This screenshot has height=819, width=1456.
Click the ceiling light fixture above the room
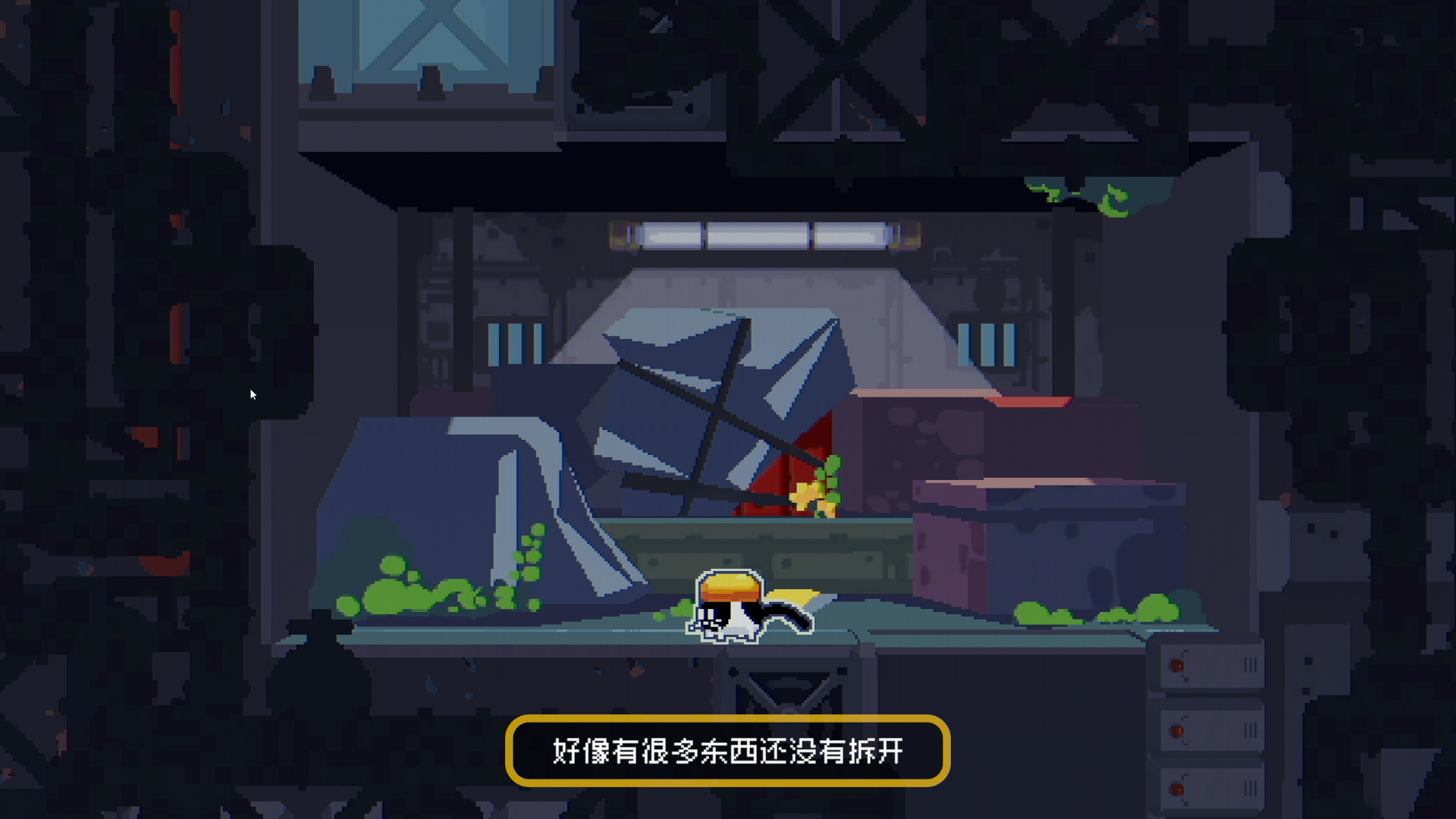point(766,235)
